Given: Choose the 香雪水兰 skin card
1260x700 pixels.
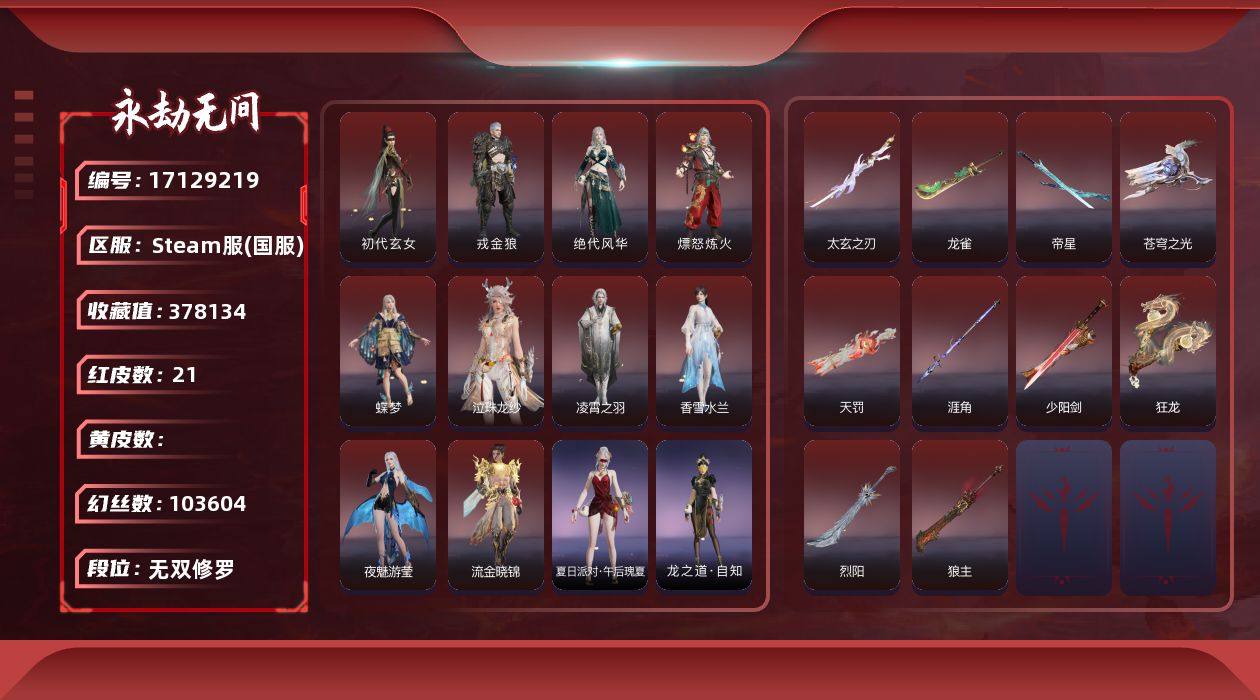Looking at the screenshot, I should point(704,351).
